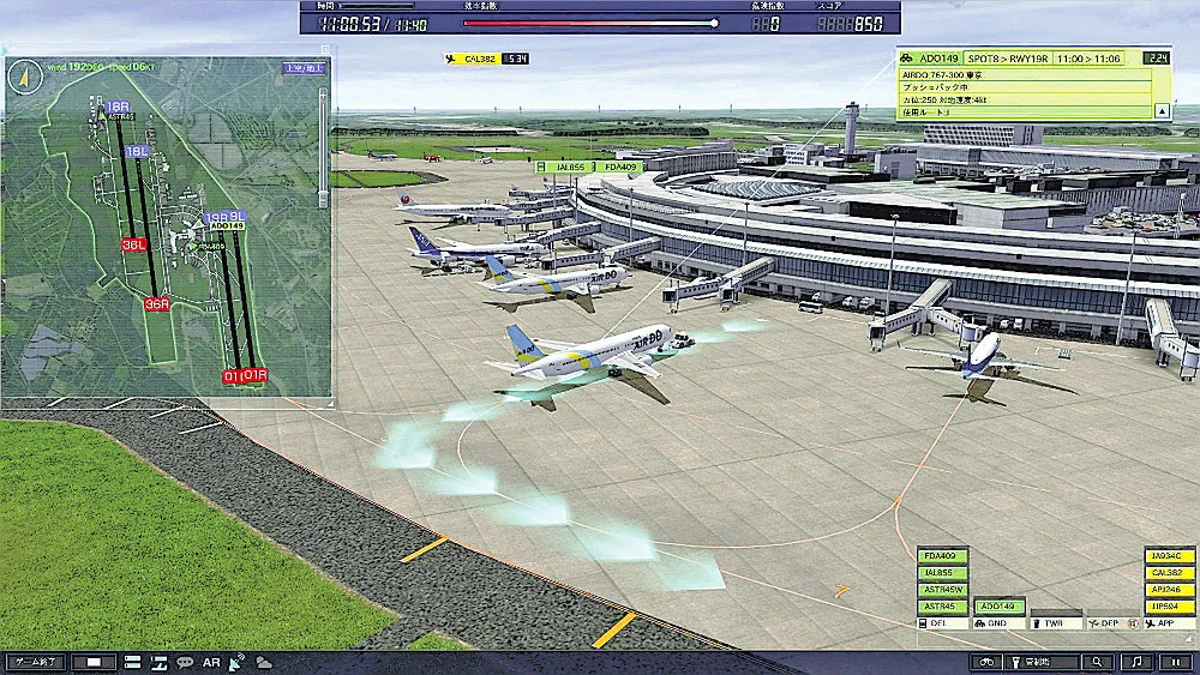Image resolution: width=1200 pixels, height=675 pixels.
Task: Choose the APJ246 approach strip
Action: (x=1169, y=590)
